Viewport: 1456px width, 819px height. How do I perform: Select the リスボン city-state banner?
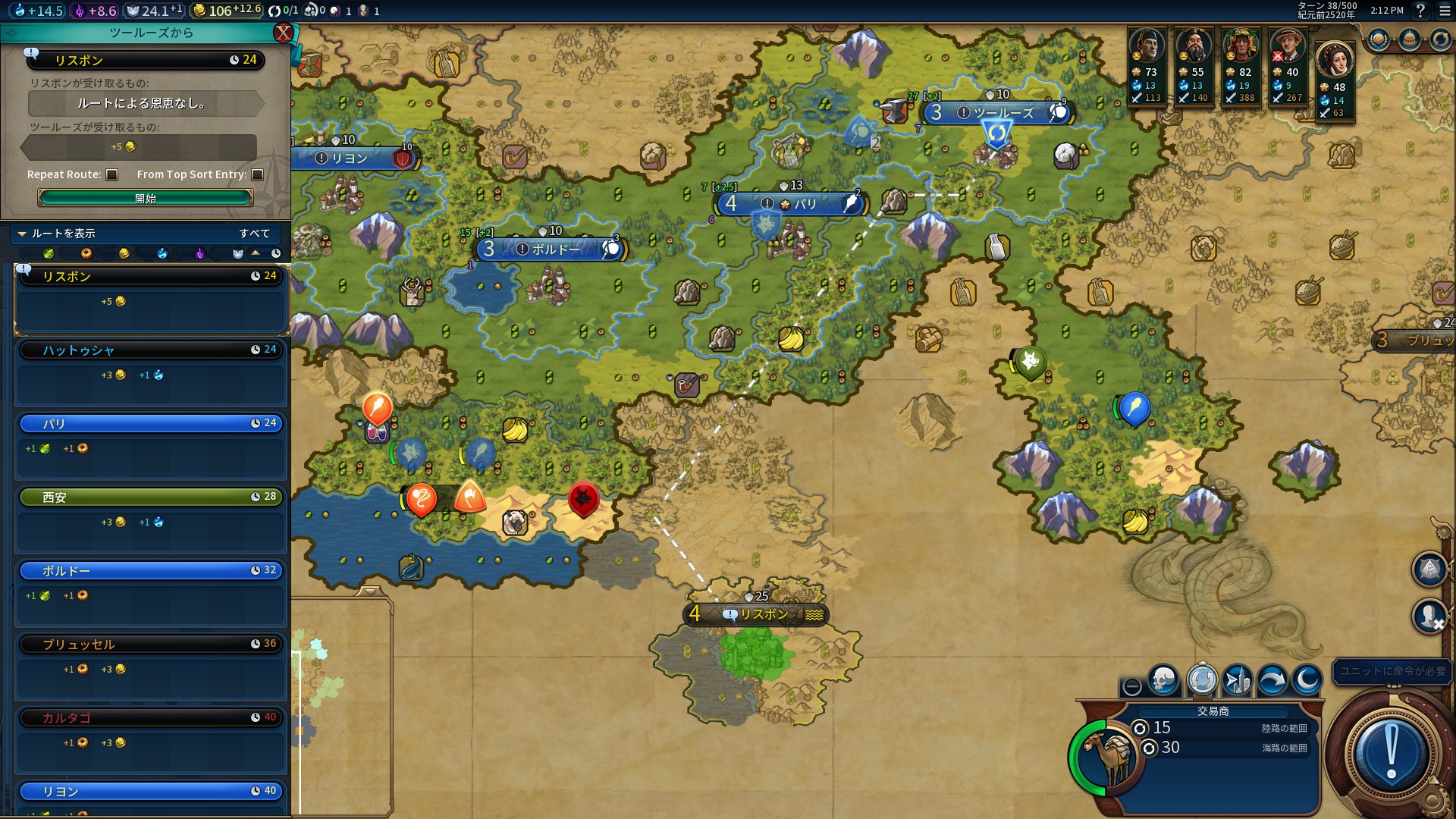757,614
